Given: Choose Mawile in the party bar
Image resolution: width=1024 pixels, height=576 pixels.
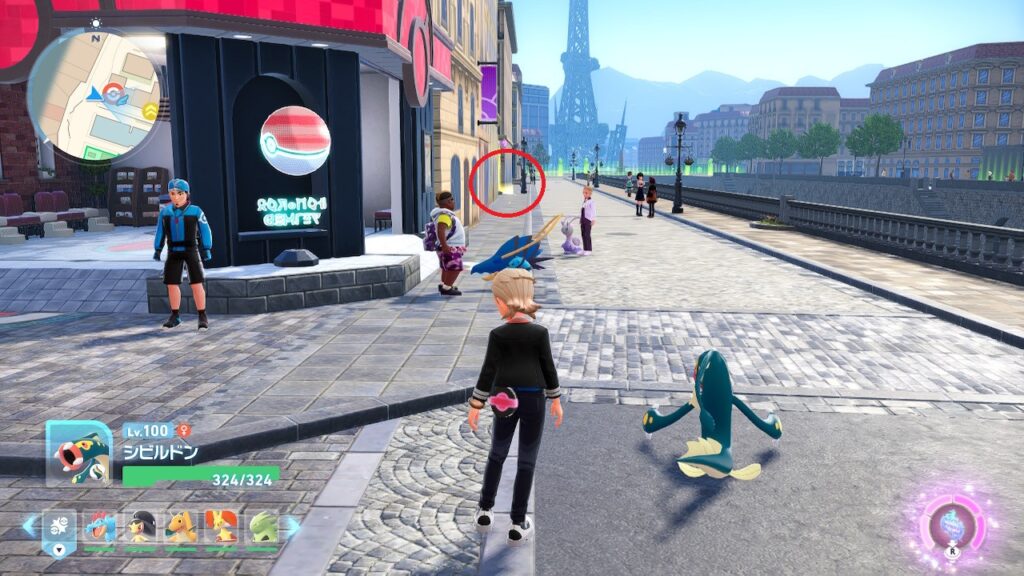Looking at the screenshot, I should pyautogui.click(x=141, y=527).
